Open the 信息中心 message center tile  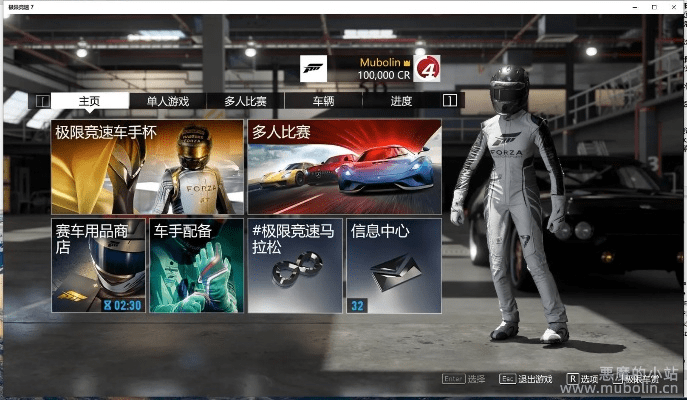[x=393, y=265]
